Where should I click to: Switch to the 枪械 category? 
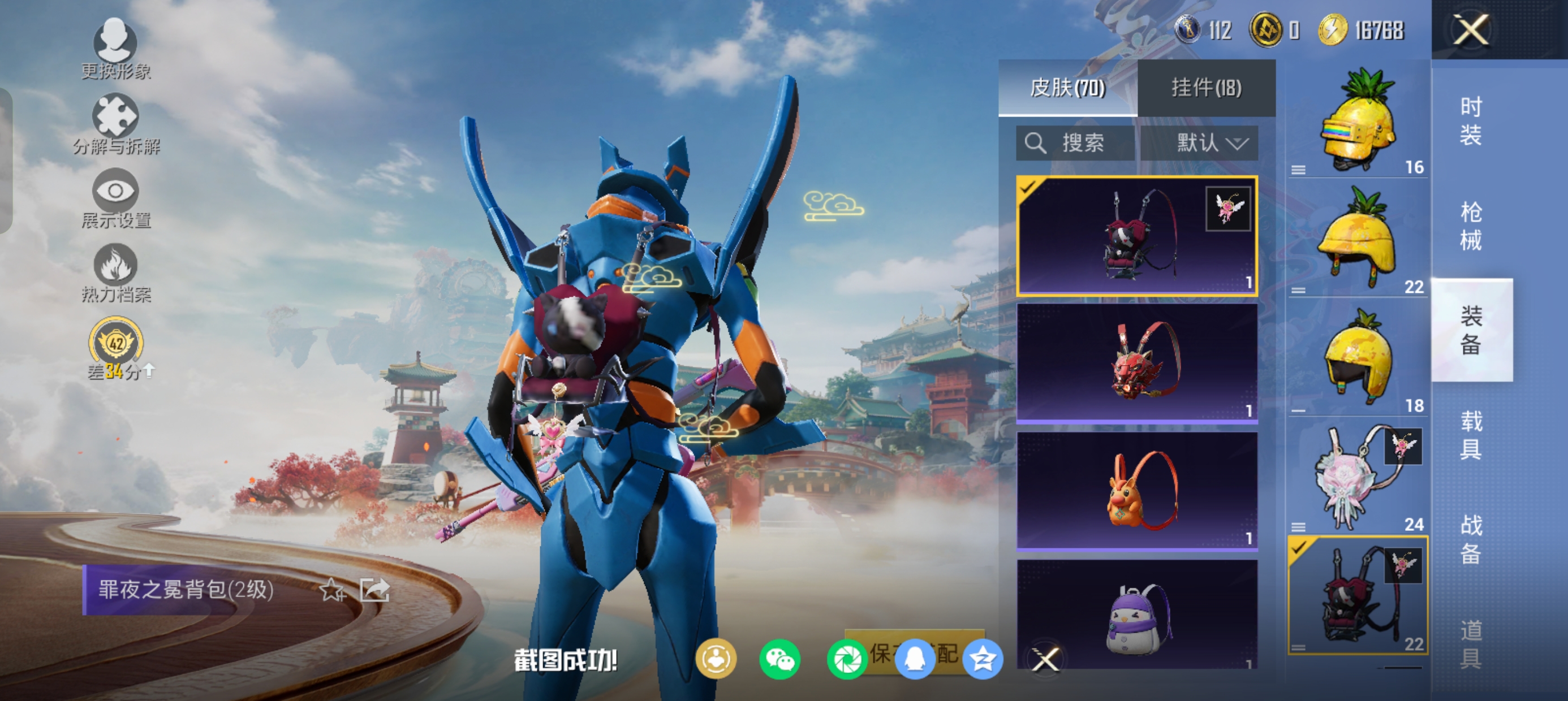(1471, 226)
